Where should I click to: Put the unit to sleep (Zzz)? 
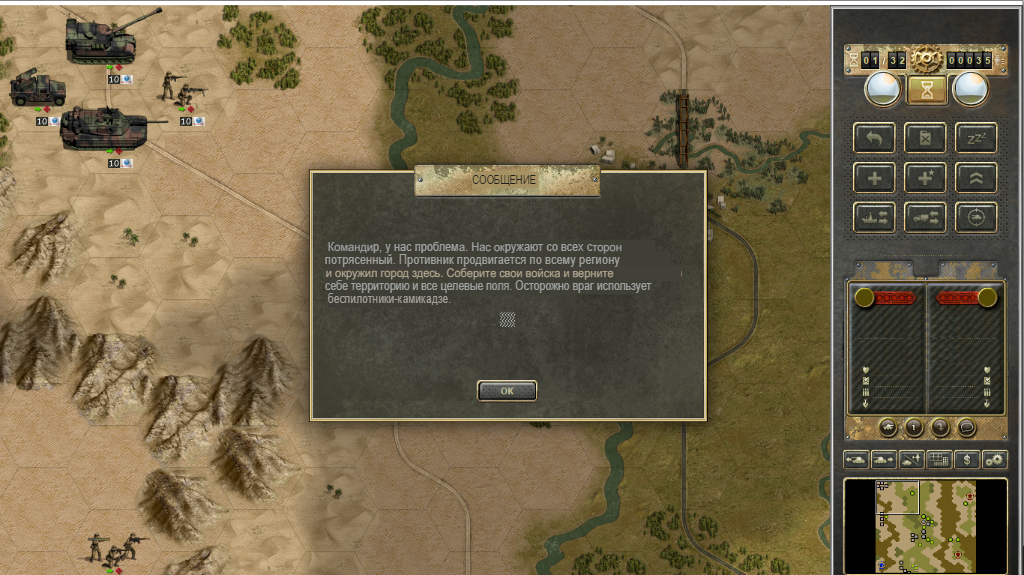pyautogui.click(x=975, y=138)
